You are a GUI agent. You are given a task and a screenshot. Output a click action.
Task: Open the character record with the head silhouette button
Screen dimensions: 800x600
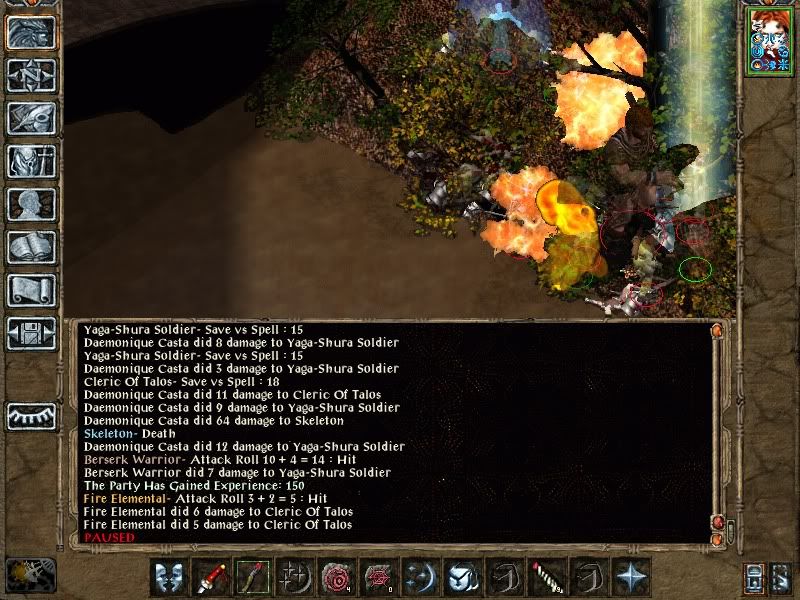tap(31, 204)
